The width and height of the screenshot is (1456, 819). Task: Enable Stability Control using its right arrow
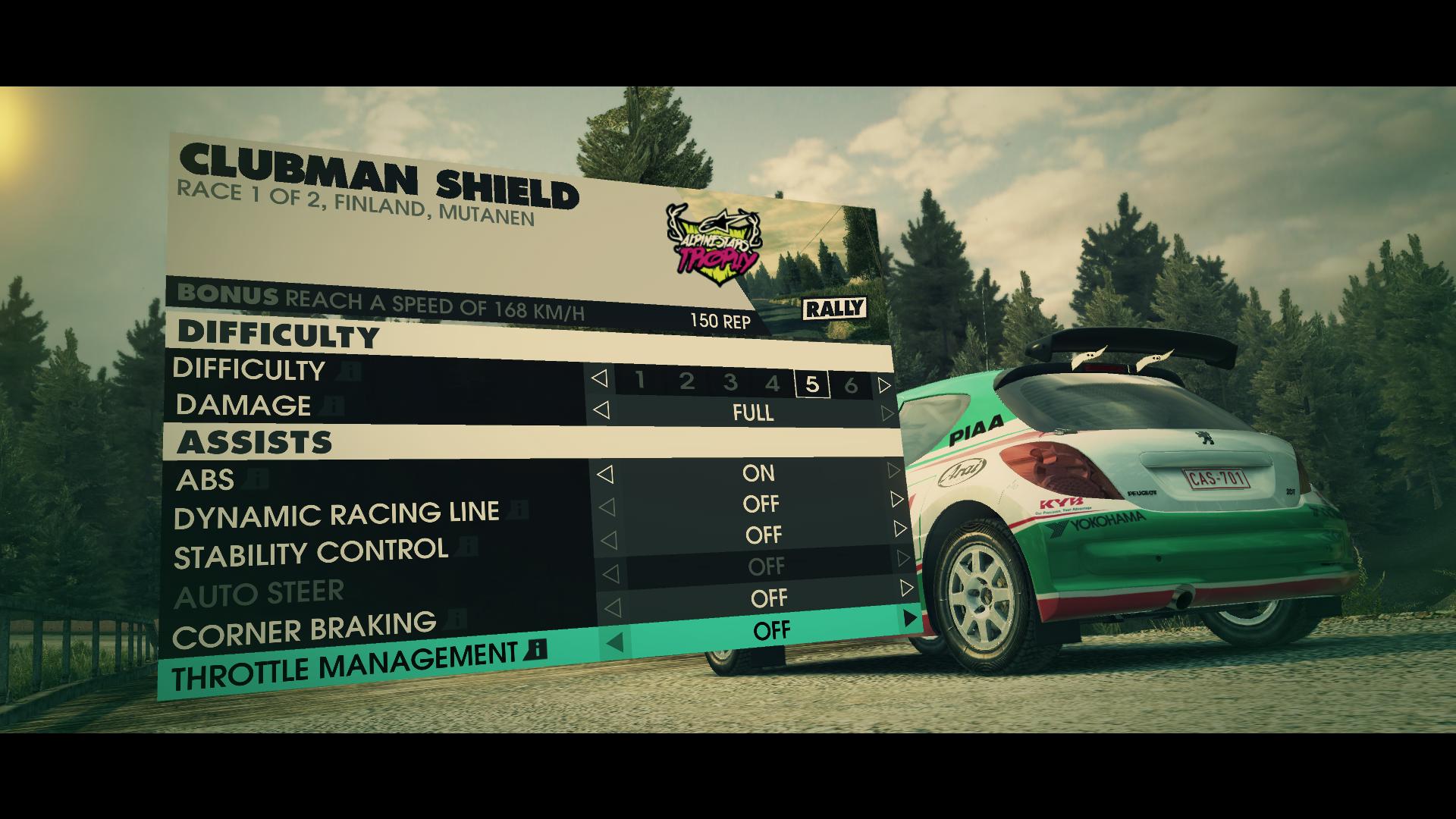tap(900, 529)
